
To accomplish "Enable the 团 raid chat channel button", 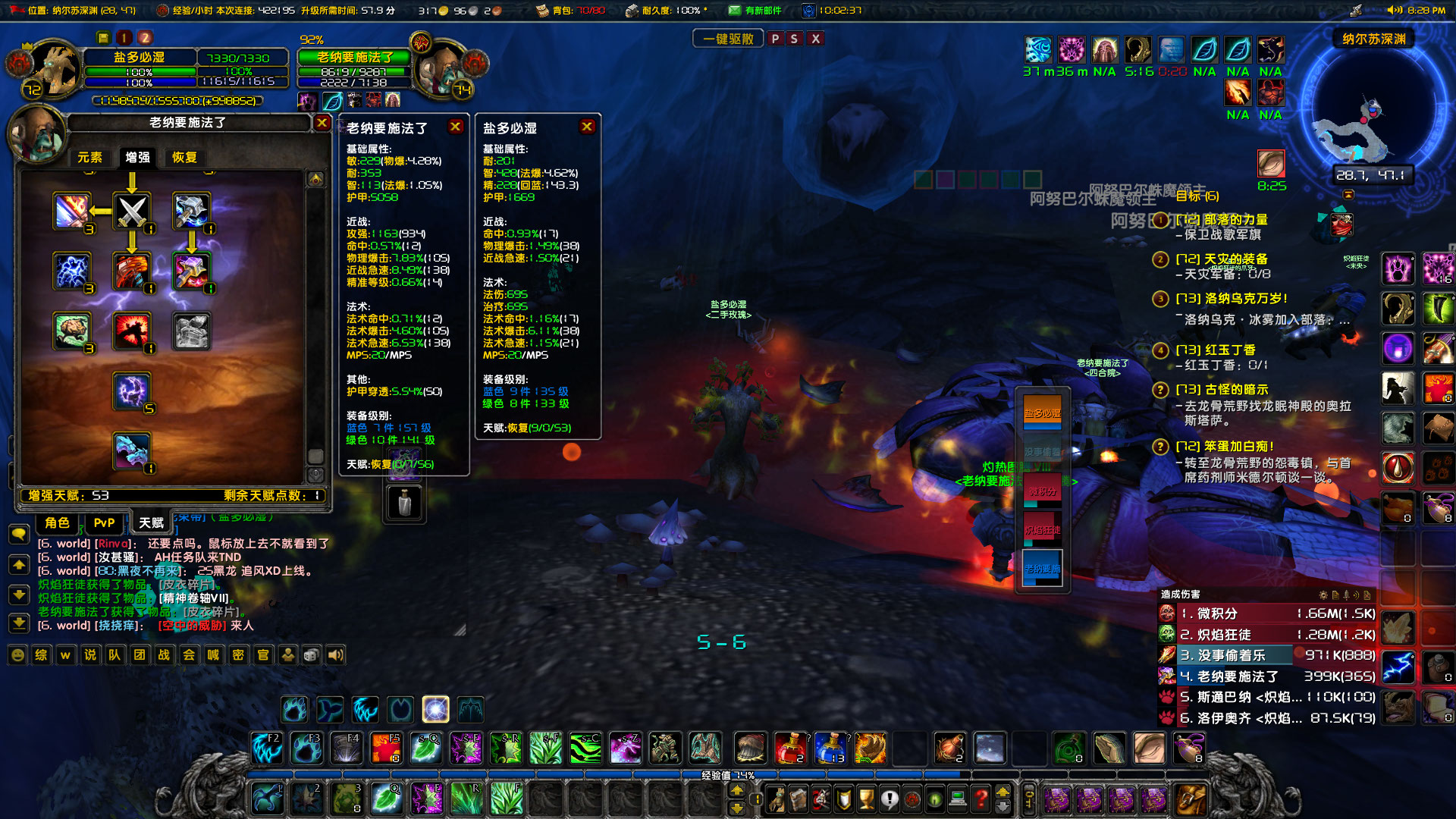I will tap(140, 655).
